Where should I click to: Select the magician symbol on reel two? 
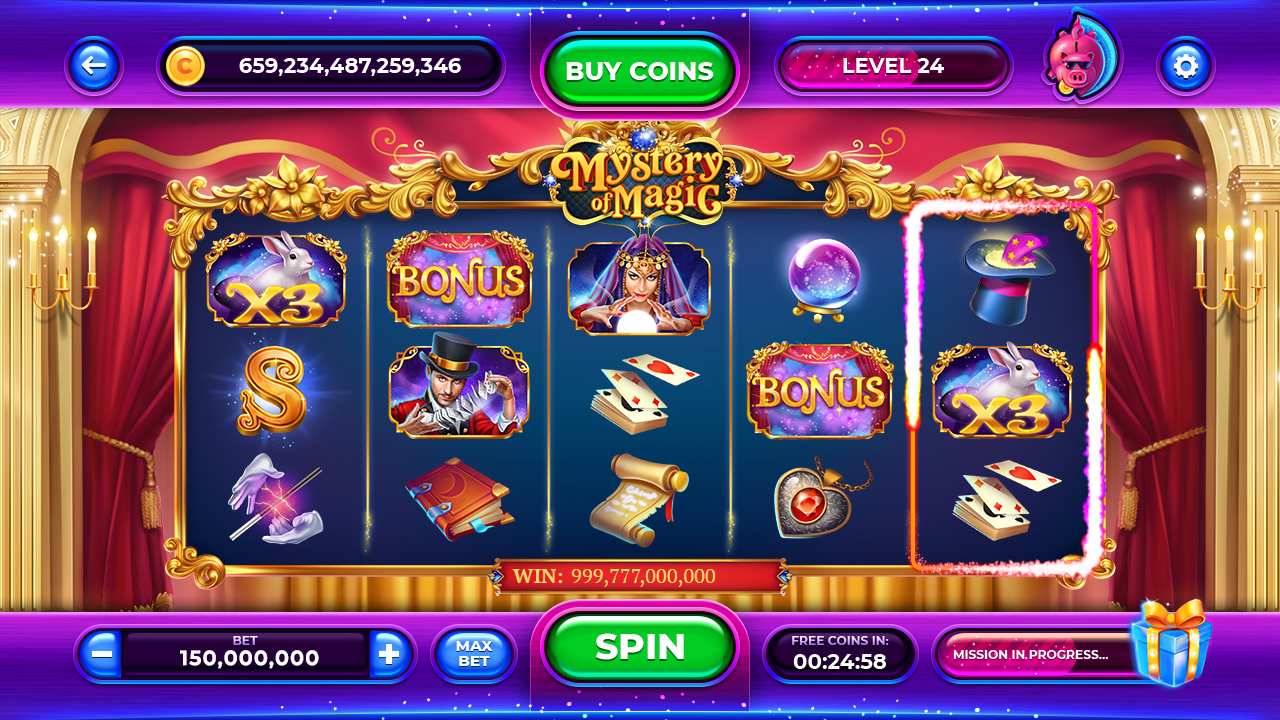[x=458, y=390]
